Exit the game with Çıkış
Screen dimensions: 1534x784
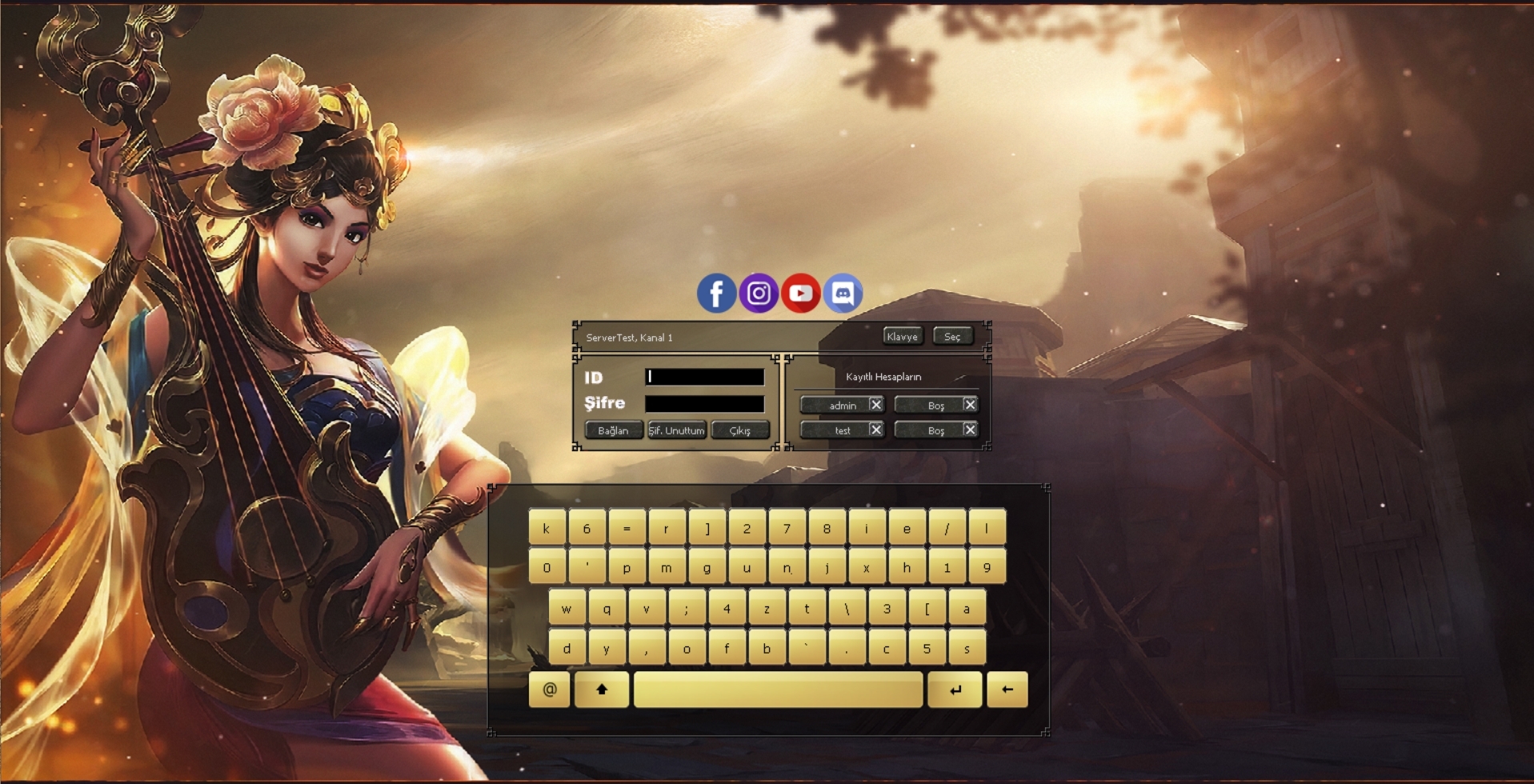click(x=739, y=430)
